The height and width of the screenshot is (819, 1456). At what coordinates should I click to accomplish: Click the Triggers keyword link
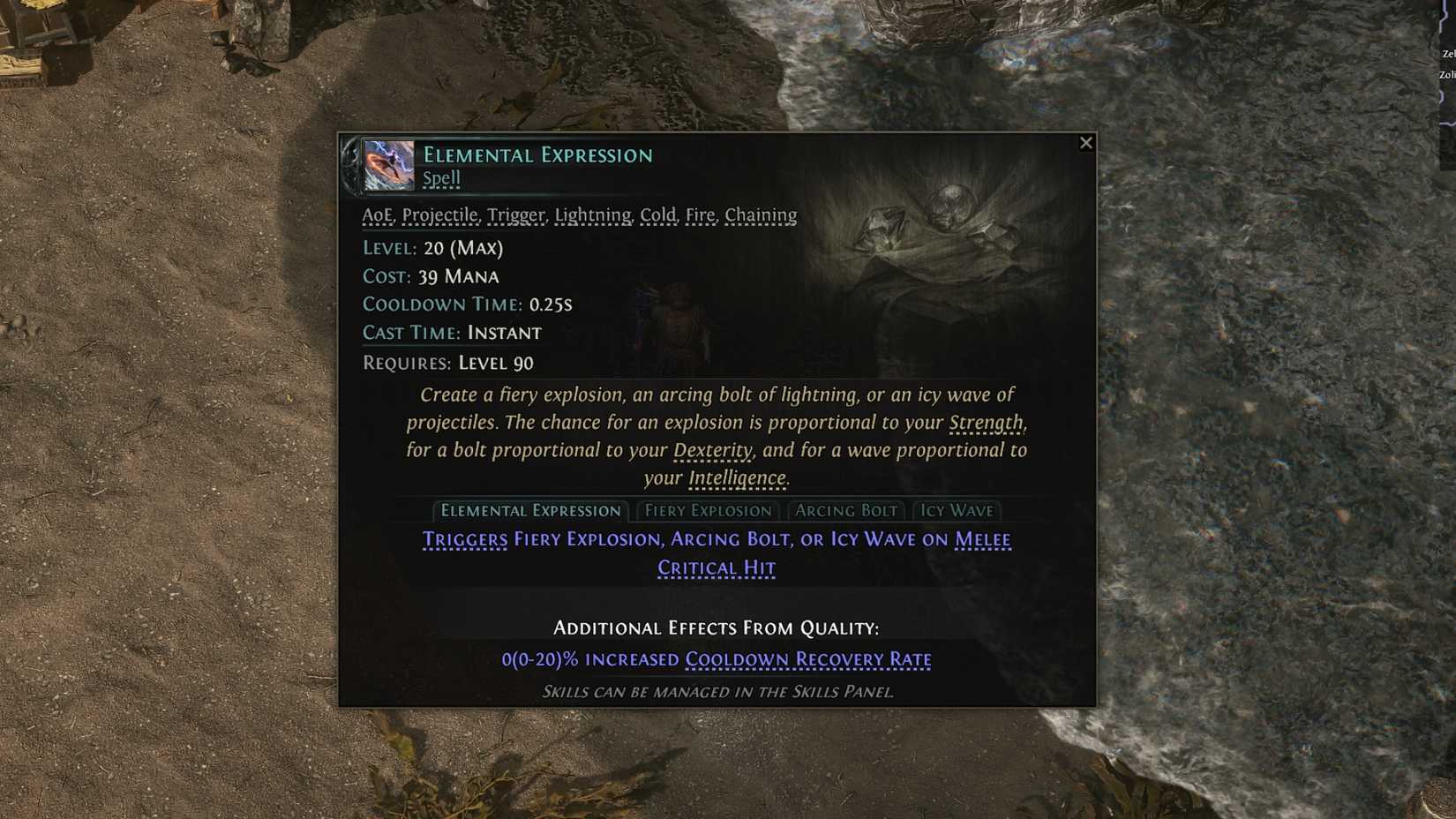pos(465,539)
